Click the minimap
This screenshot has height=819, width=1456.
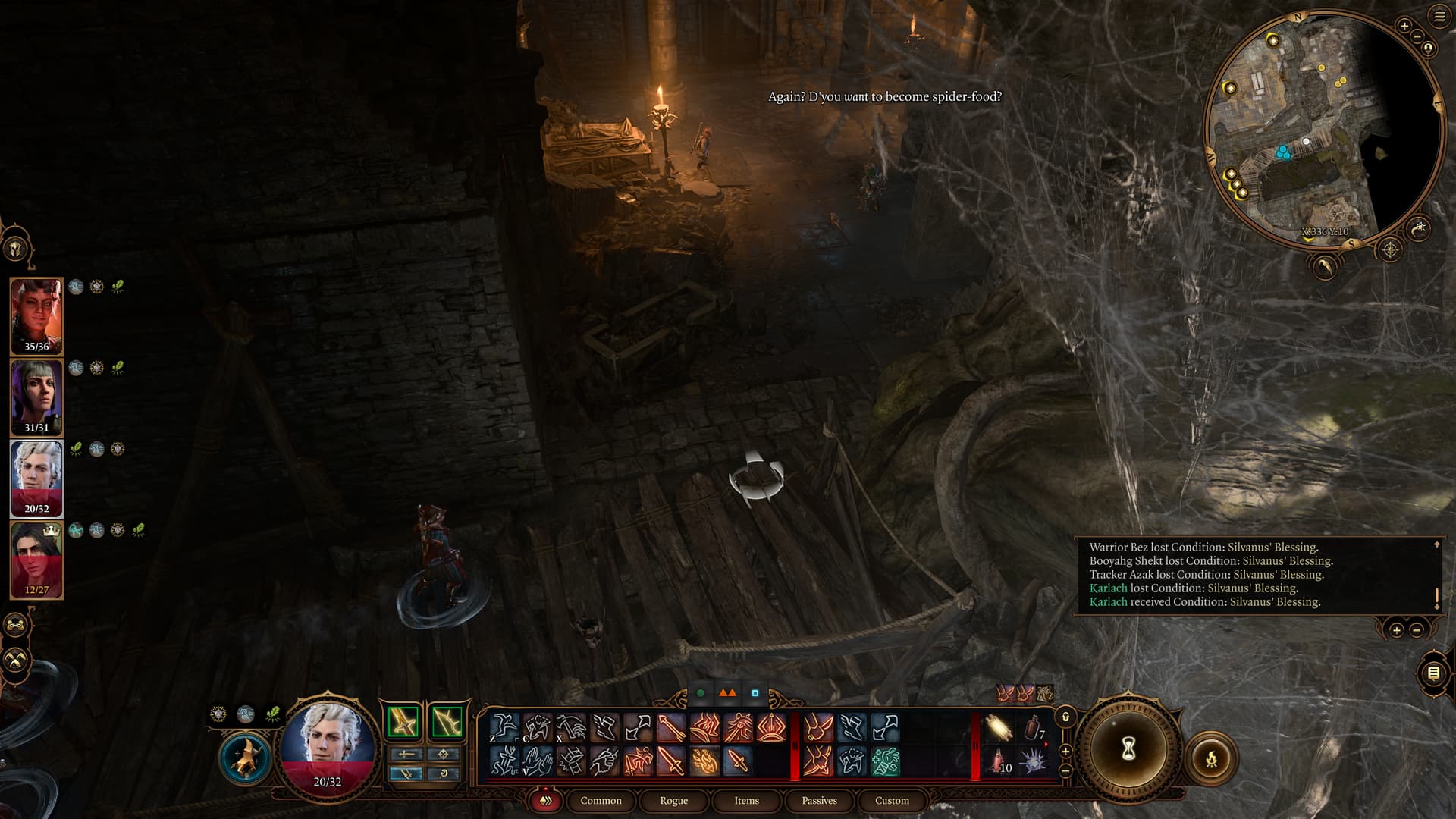pos(1323,129)
